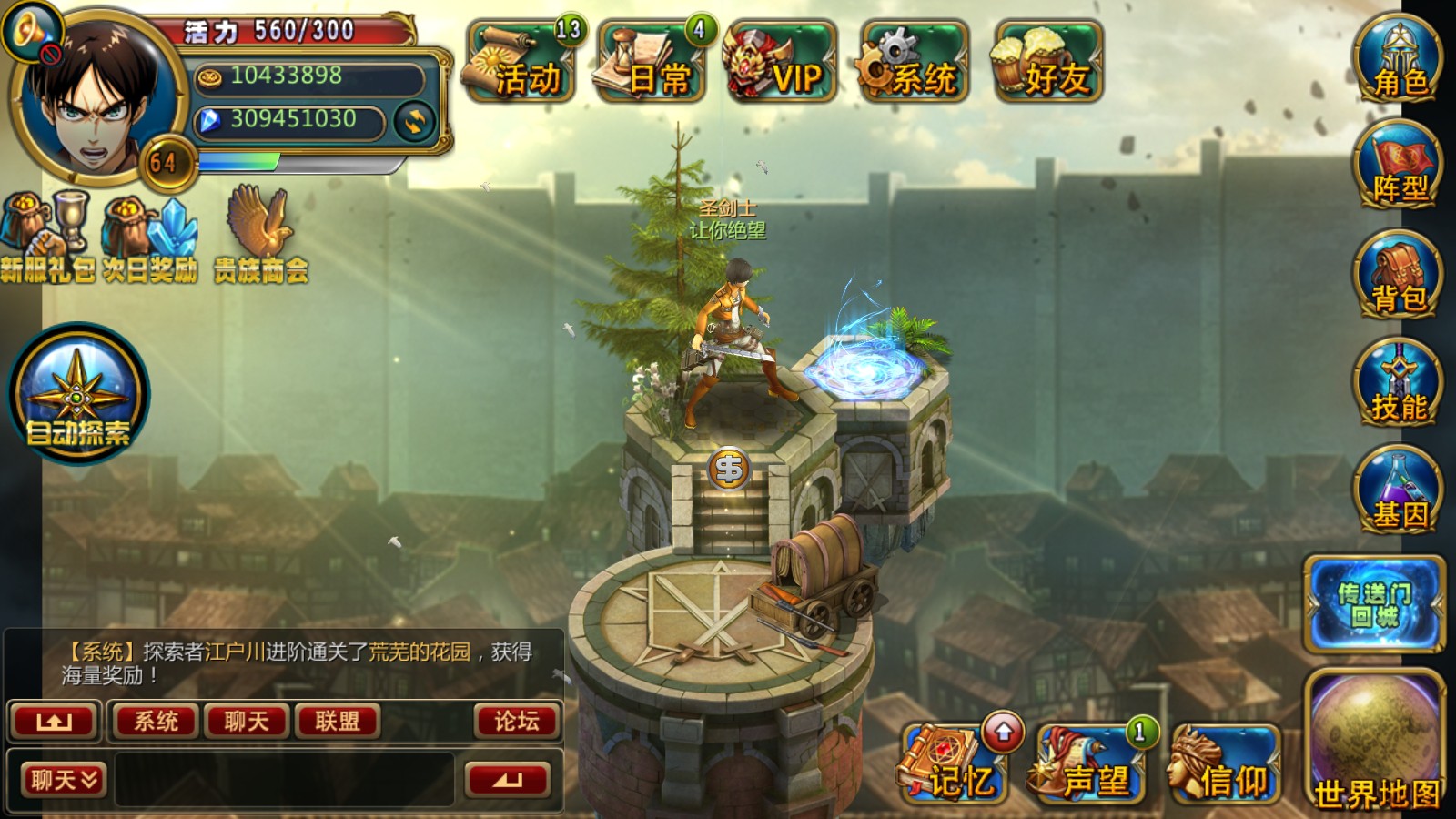Open the 记忆 memory book

952,765
